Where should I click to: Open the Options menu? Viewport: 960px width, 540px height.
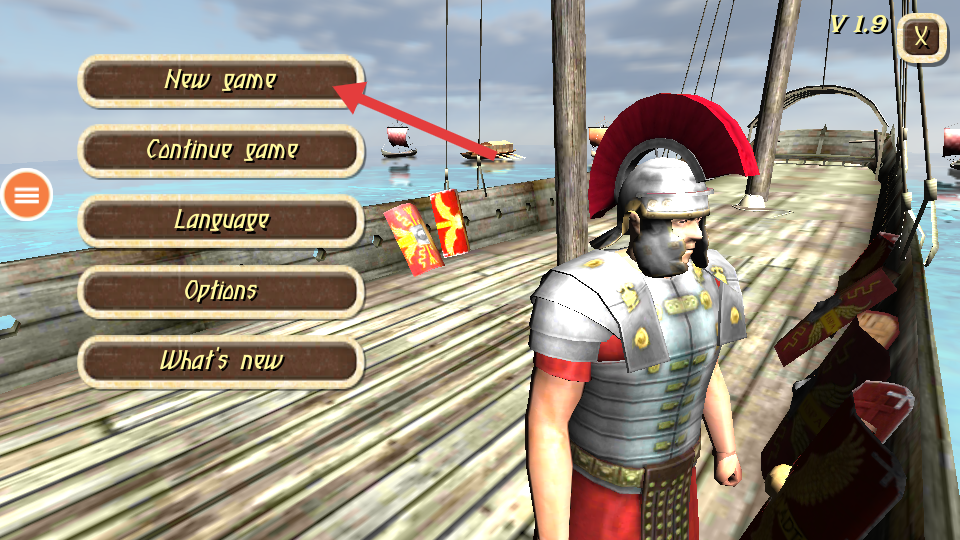(x=220, y=291)
